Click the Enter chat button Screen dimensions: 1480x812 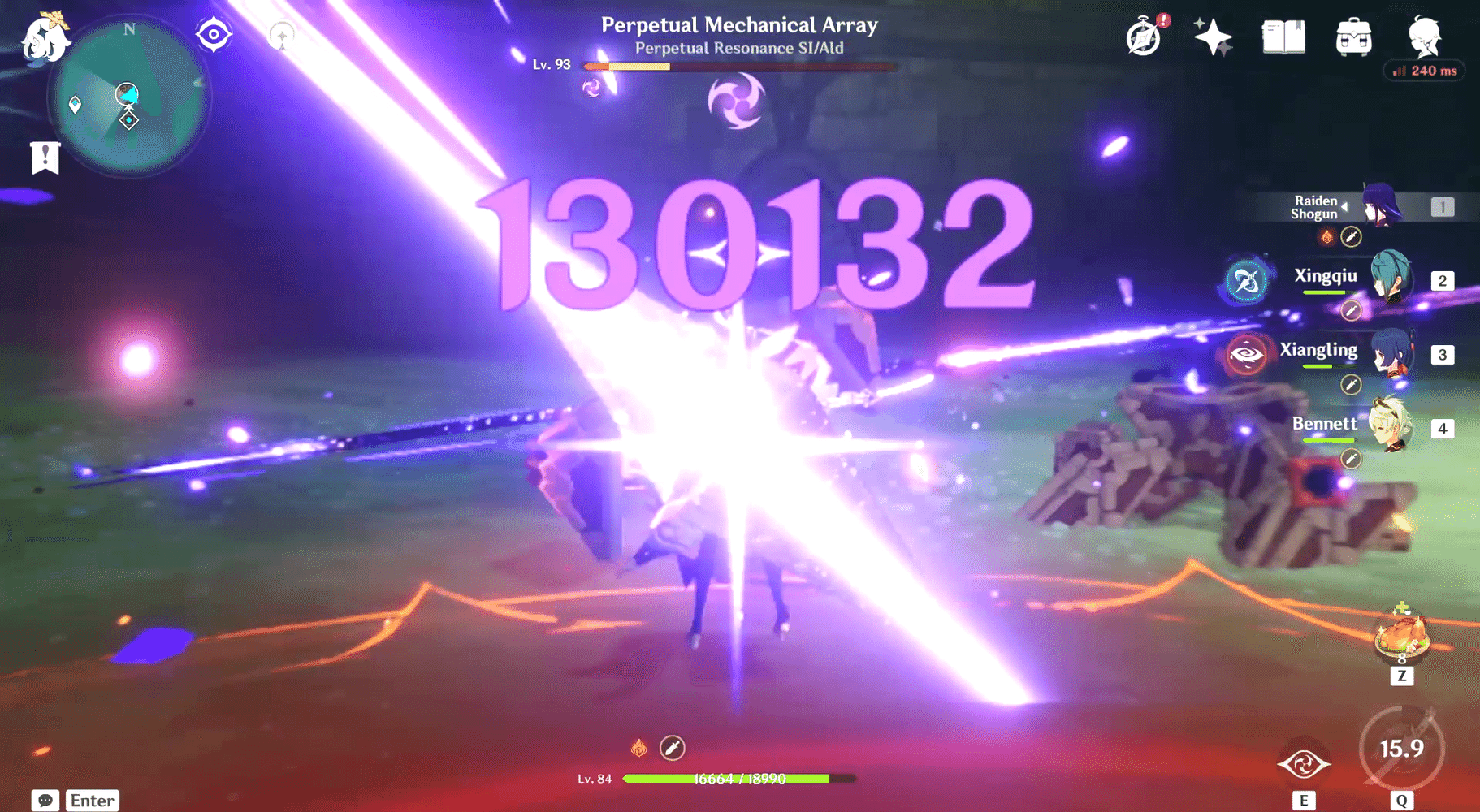pos(91,801)
